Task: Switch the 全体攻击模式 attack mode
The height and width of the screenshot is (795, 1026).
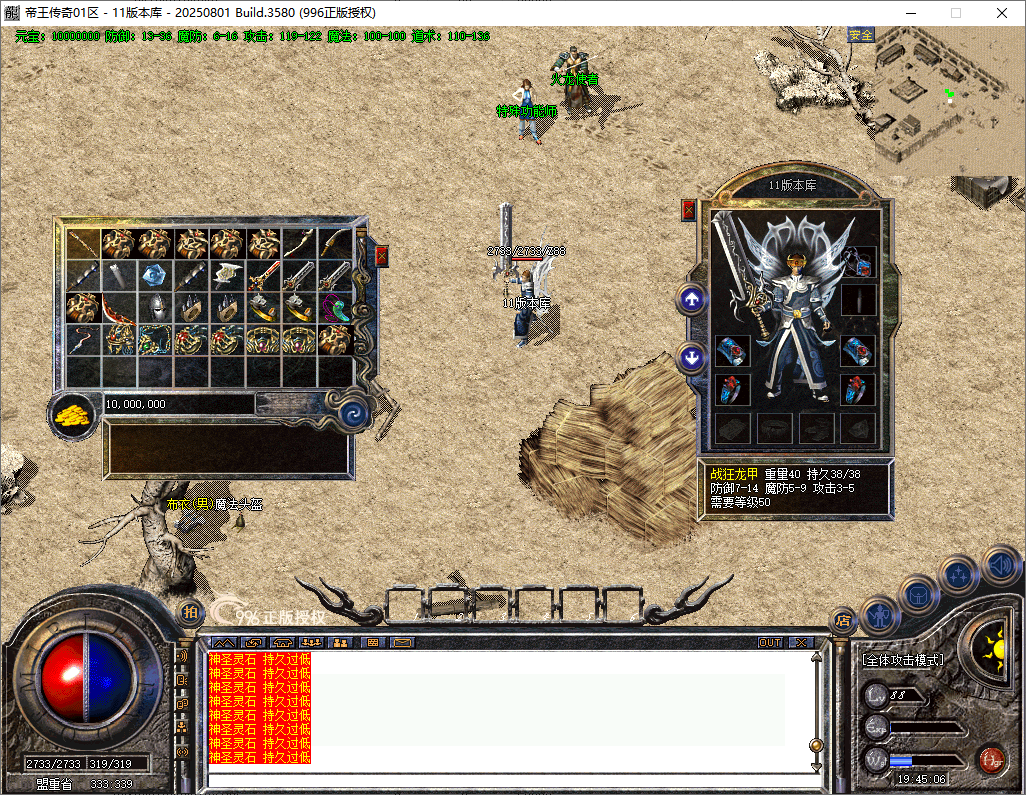Action: point(902,660)
